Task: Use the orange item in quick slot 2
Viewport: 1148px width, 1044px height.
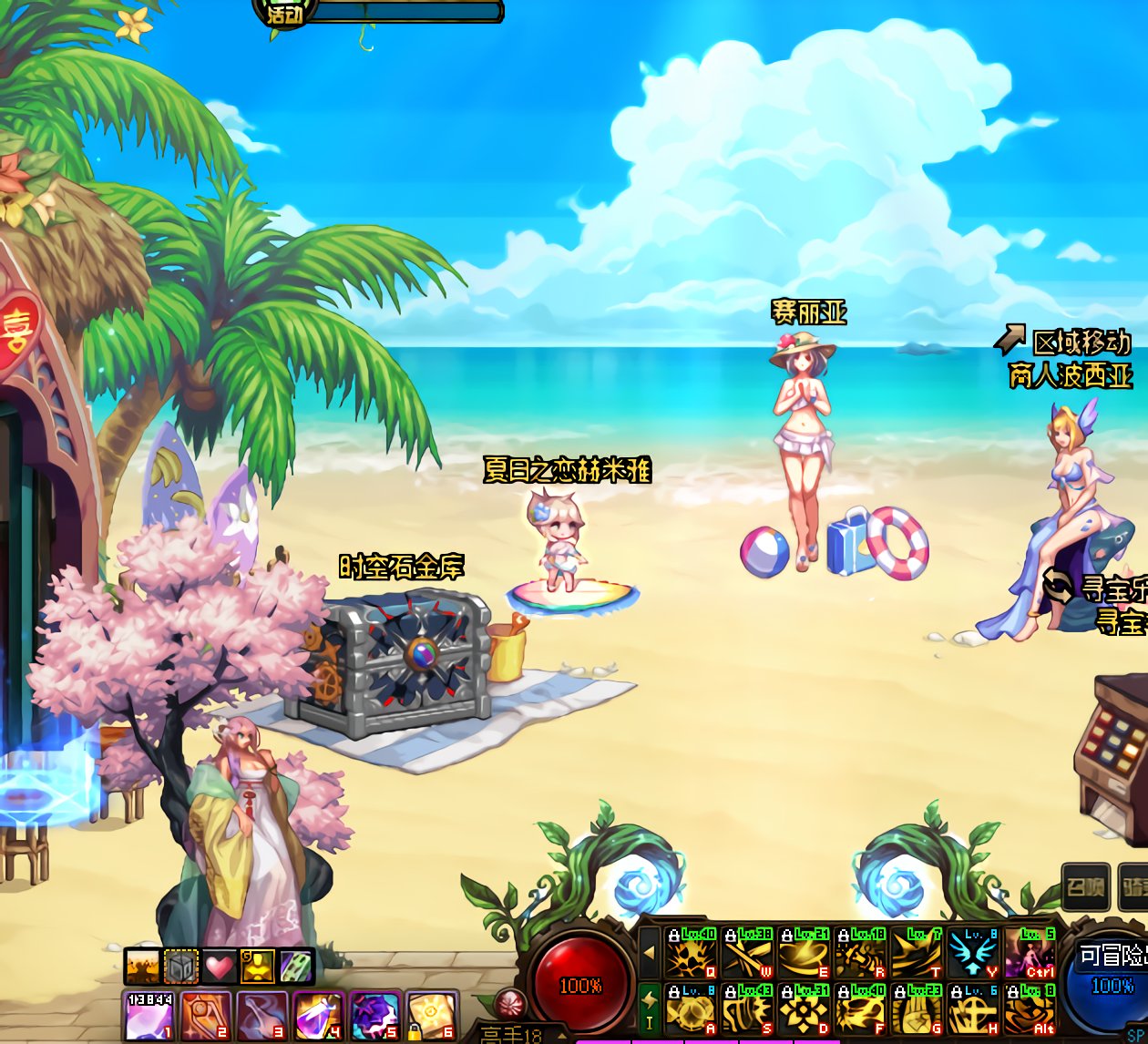Action: tap(205, 1015)
